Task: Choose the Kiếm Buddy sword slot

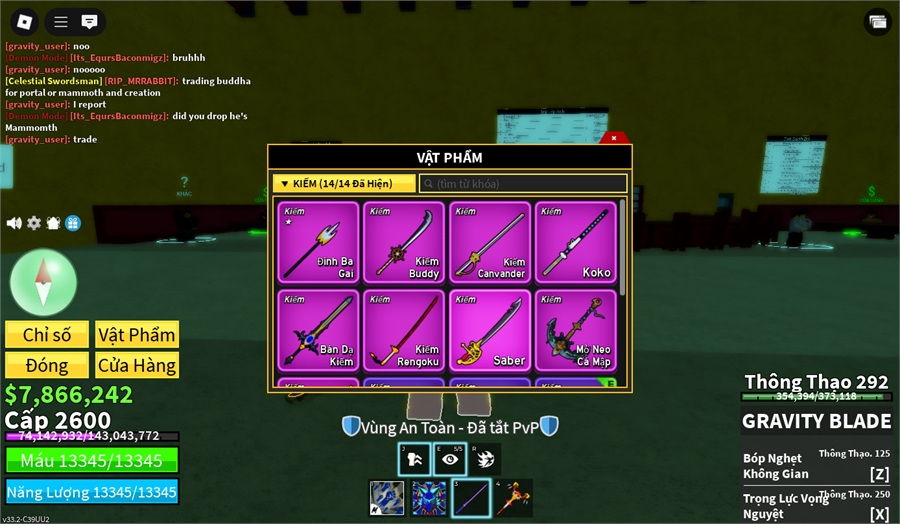Action: [x=403, y=242]
